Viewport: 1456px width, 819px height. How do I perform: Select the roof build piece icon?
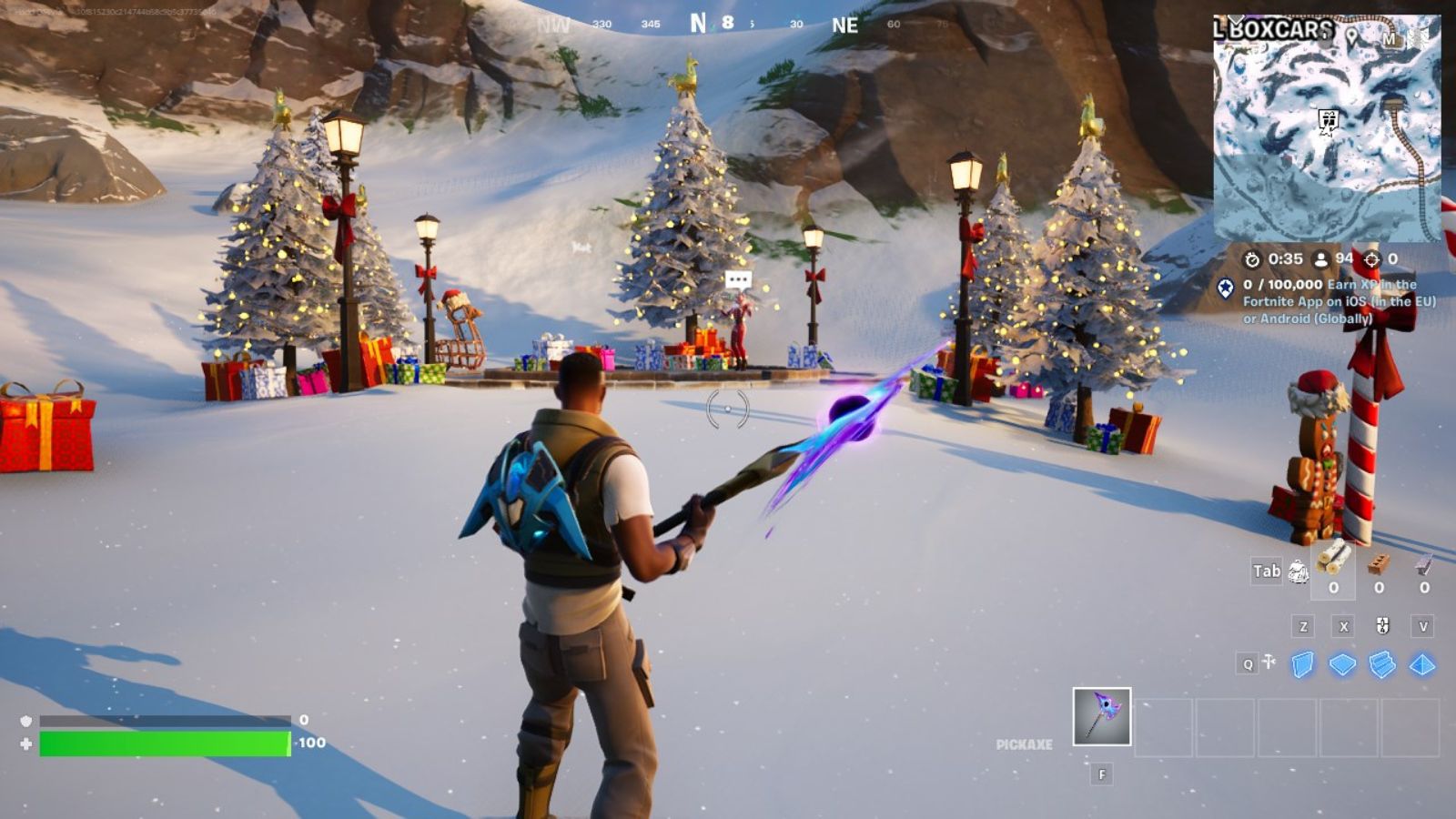pos(1424,664)
